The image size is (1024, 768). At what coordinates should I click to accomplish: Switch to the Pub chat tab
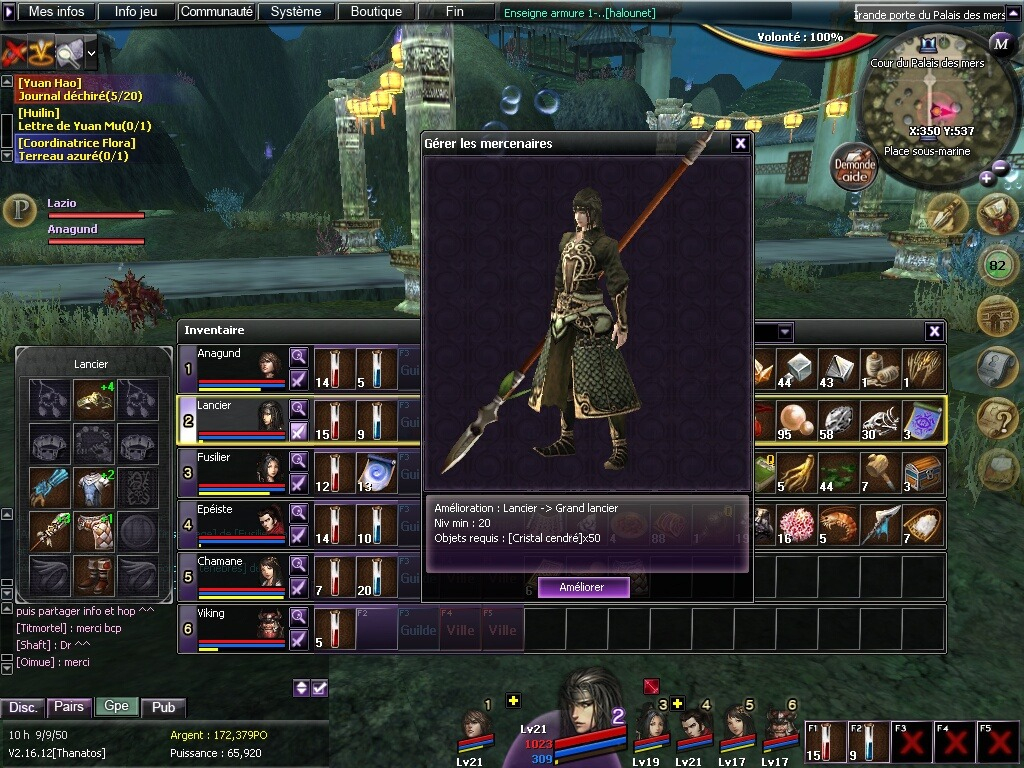click(x=164, y=707)
